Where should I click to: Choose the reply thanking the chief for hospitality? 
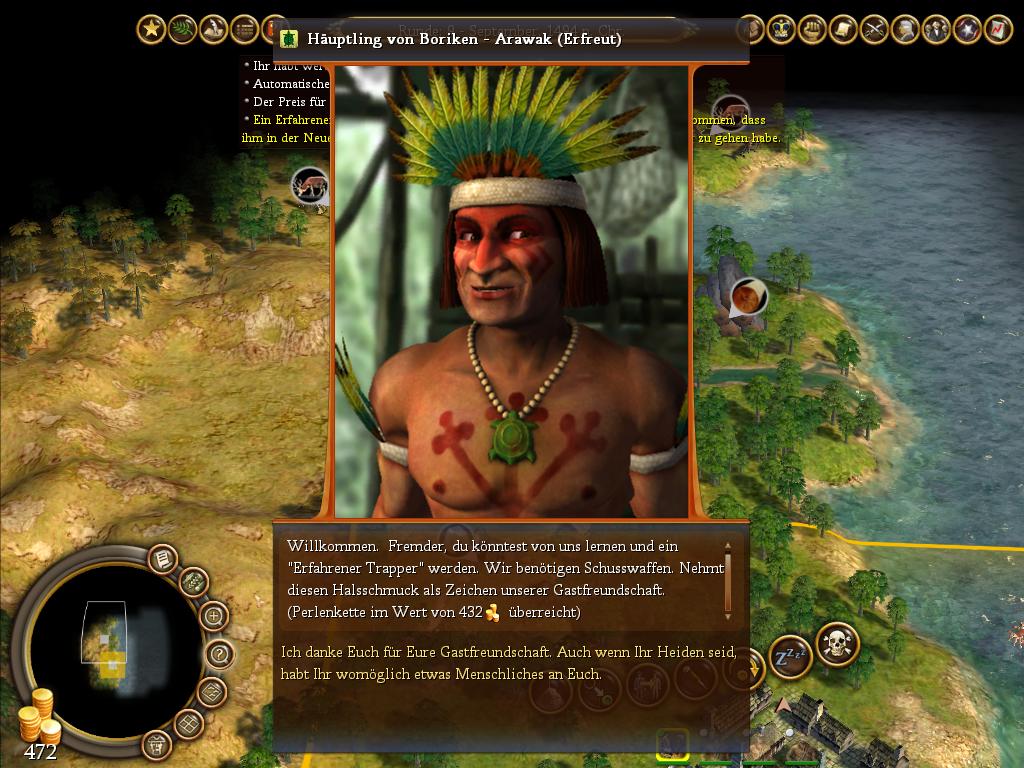coord(509,662)
